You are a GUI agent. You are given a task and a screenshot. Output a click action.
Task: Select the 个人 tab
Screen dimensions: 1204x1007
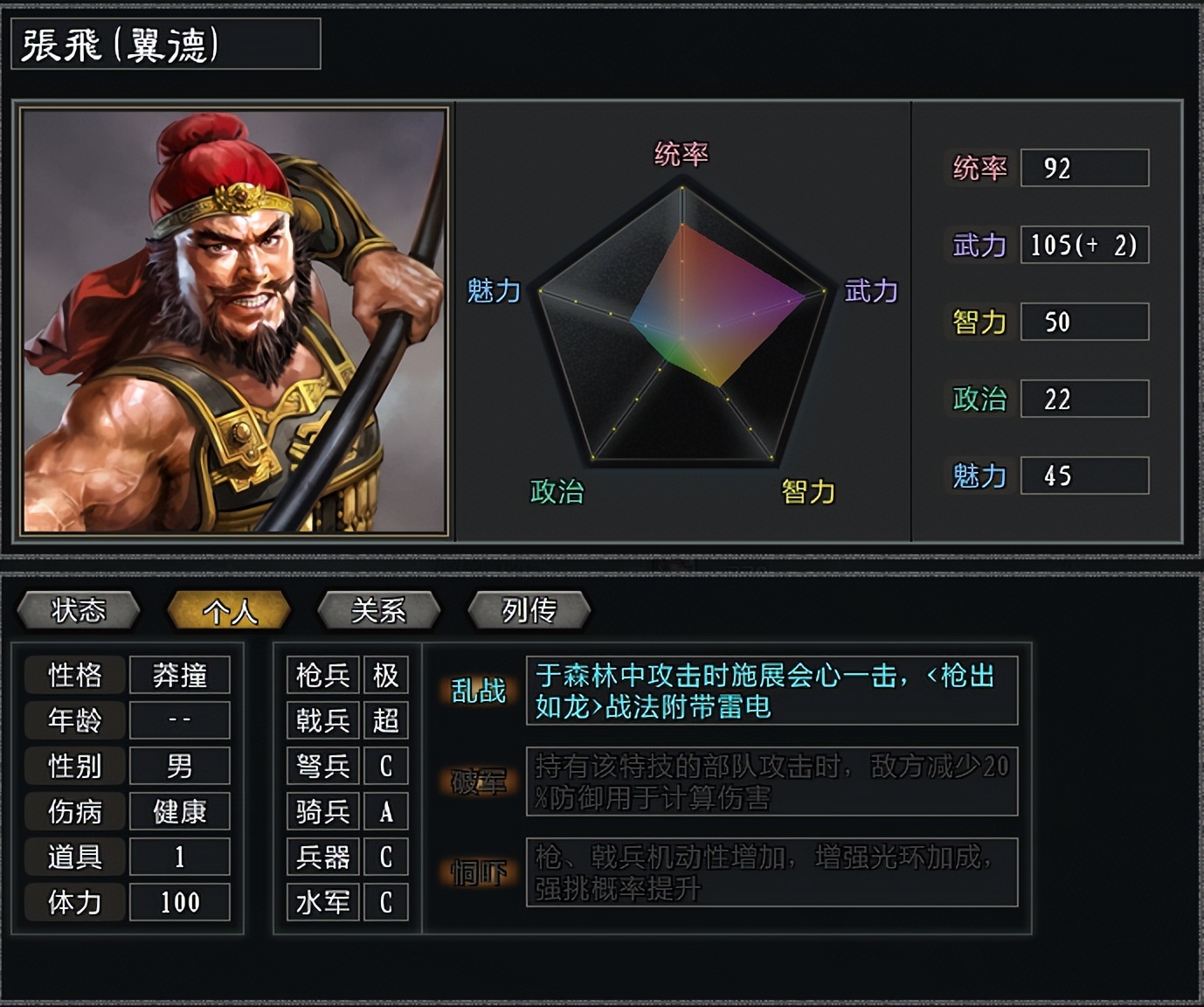(229, 610)
